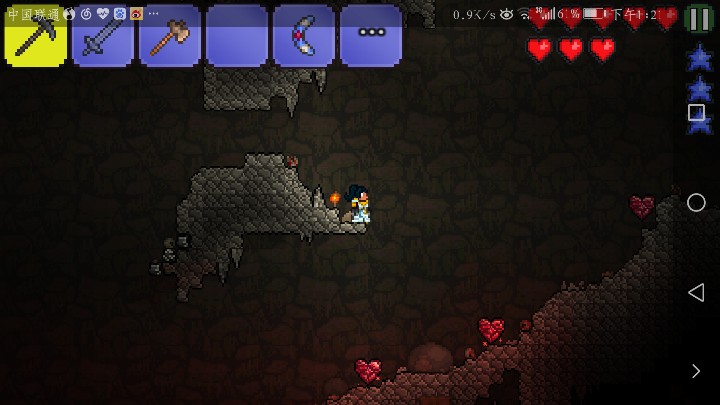Select the boomerang hotbar slot

[x=304, y=36]
